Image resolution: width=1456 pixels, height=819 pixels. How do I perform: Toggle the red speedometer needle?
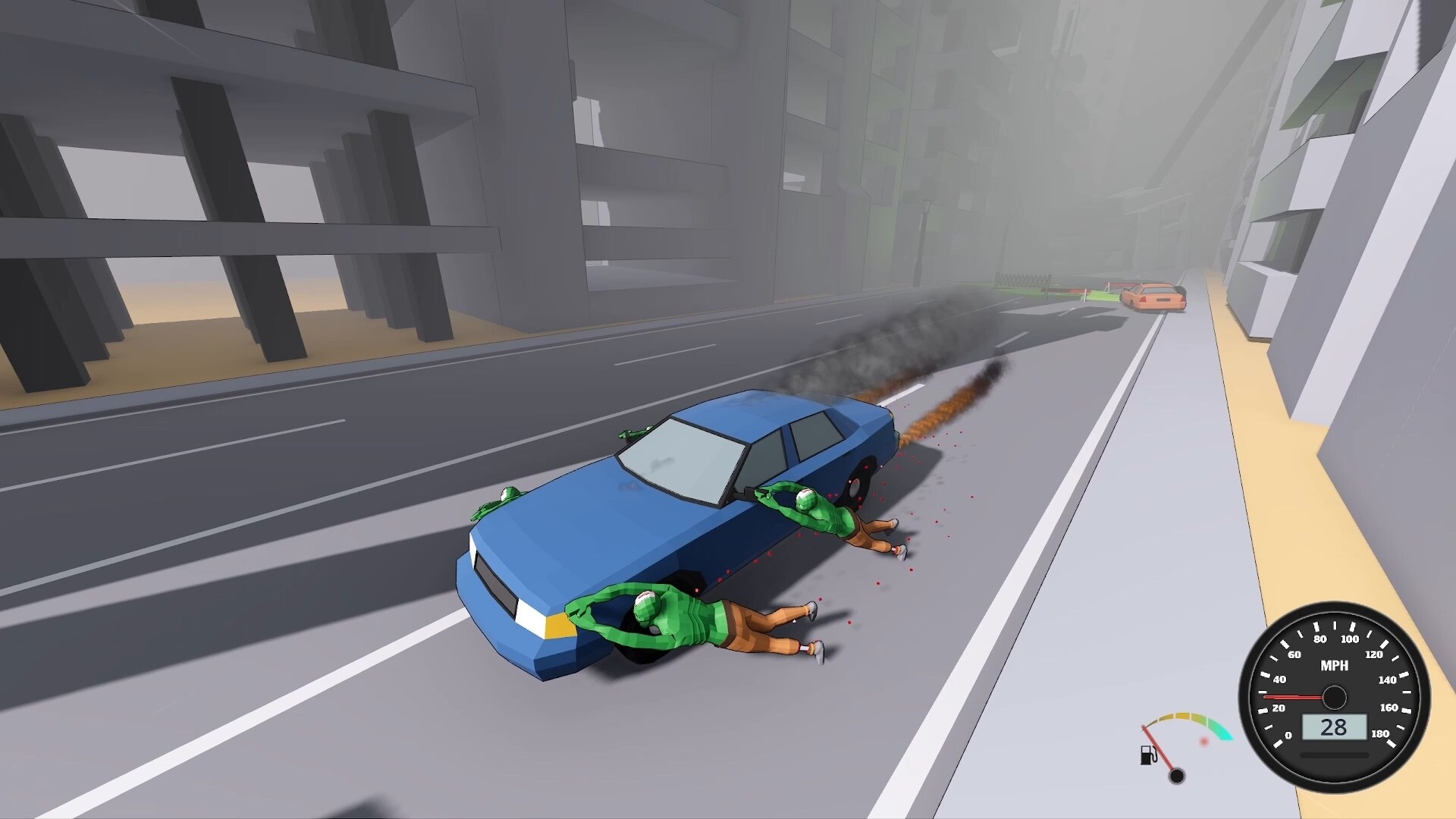click(1292, 696)
